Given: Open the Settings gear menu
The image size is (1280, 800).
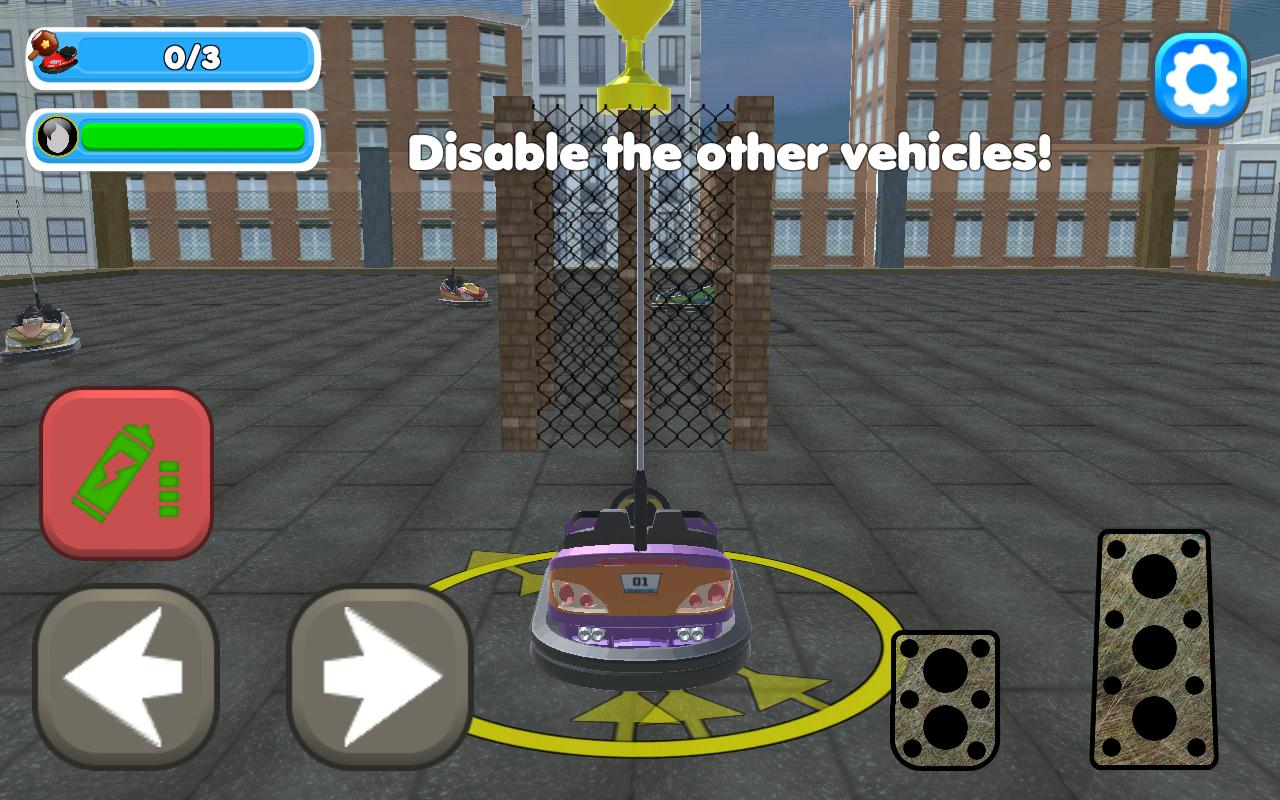Looking at the screenshot, I should coord(1203,76).
